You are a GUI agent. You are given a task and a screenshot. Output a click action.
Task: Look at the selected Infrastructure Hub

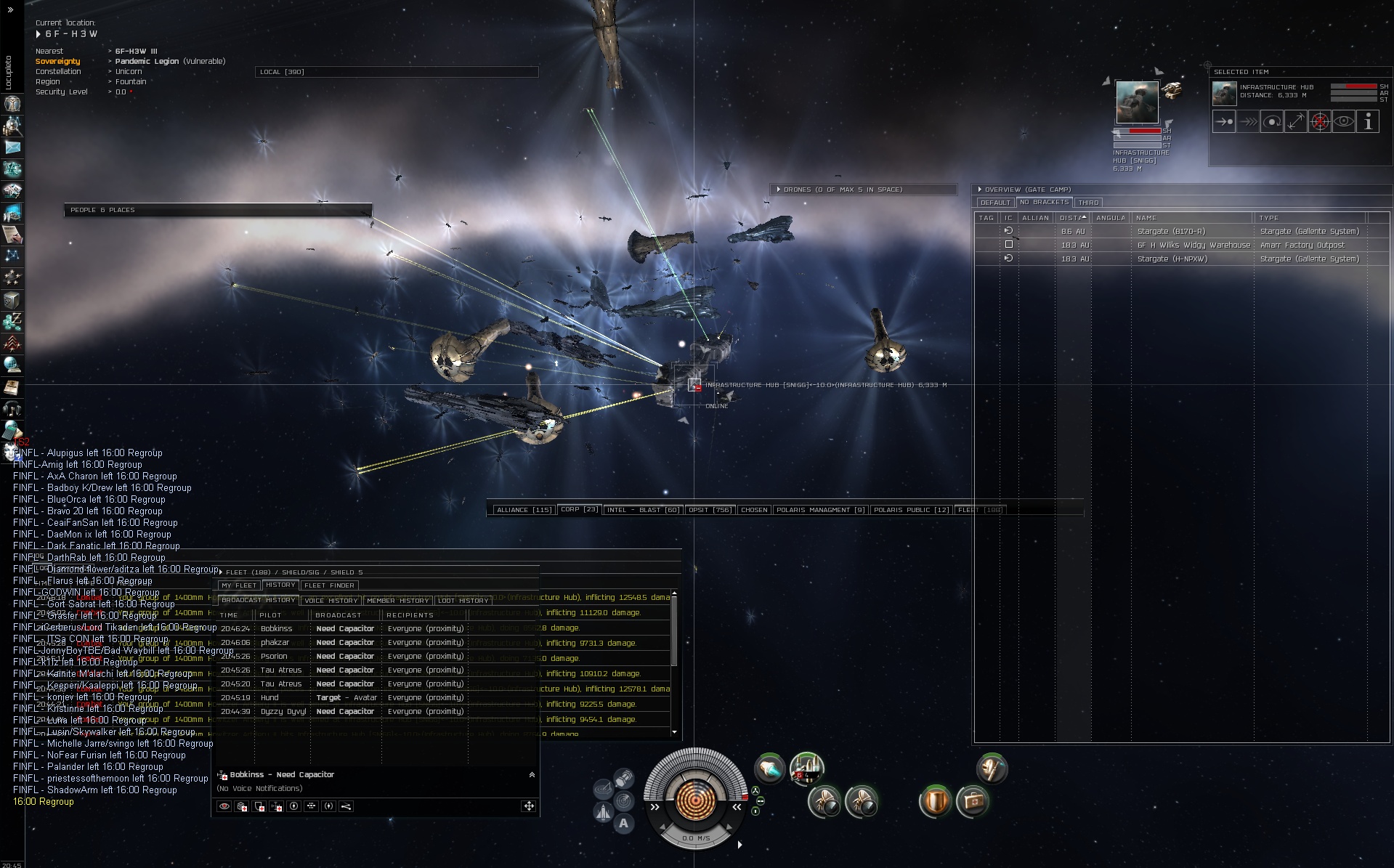[1344, 122]
